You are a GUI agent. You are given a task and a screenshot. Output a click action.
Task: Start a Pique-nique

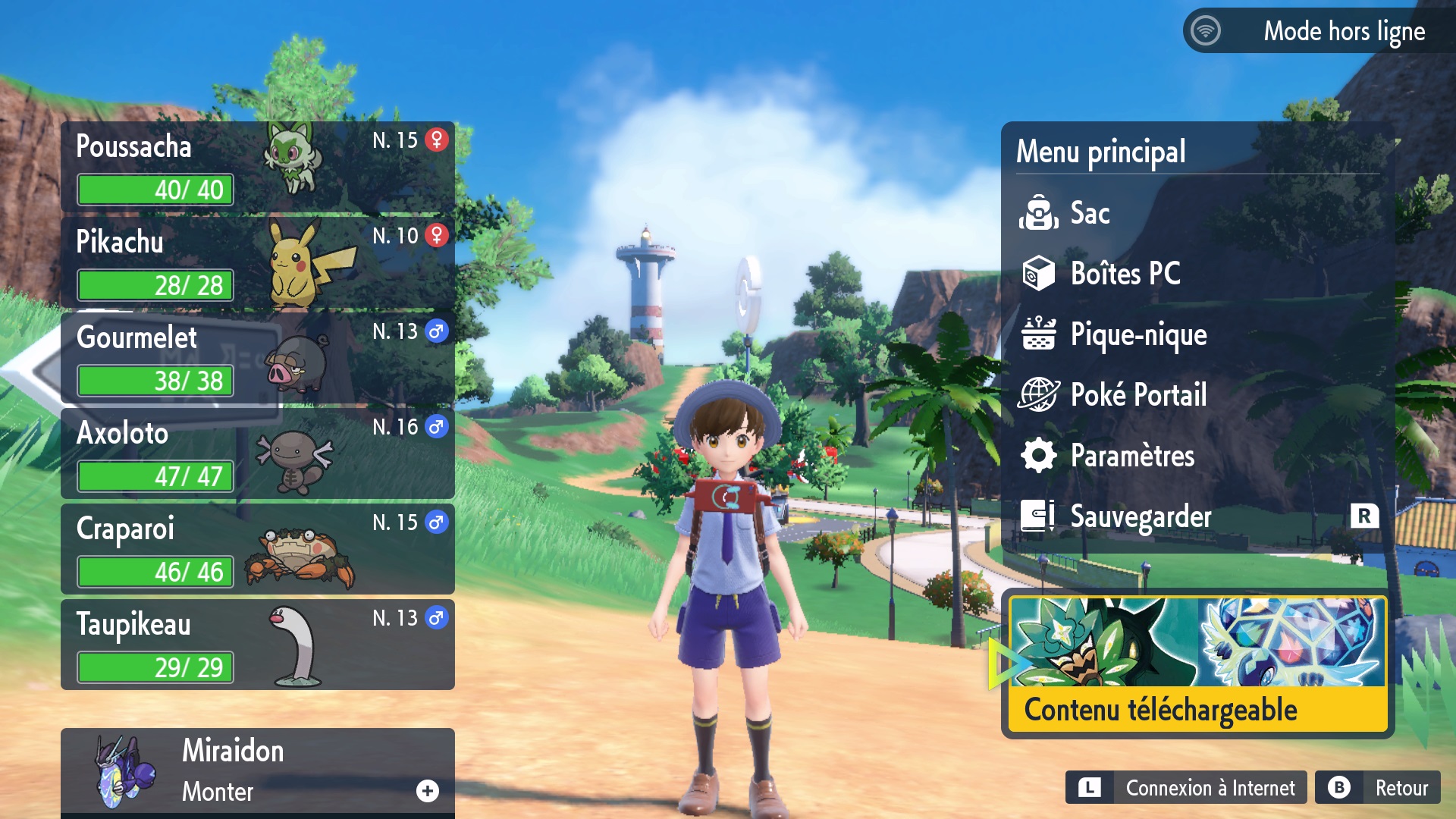pyautogui.click(x=1137, y=334)
